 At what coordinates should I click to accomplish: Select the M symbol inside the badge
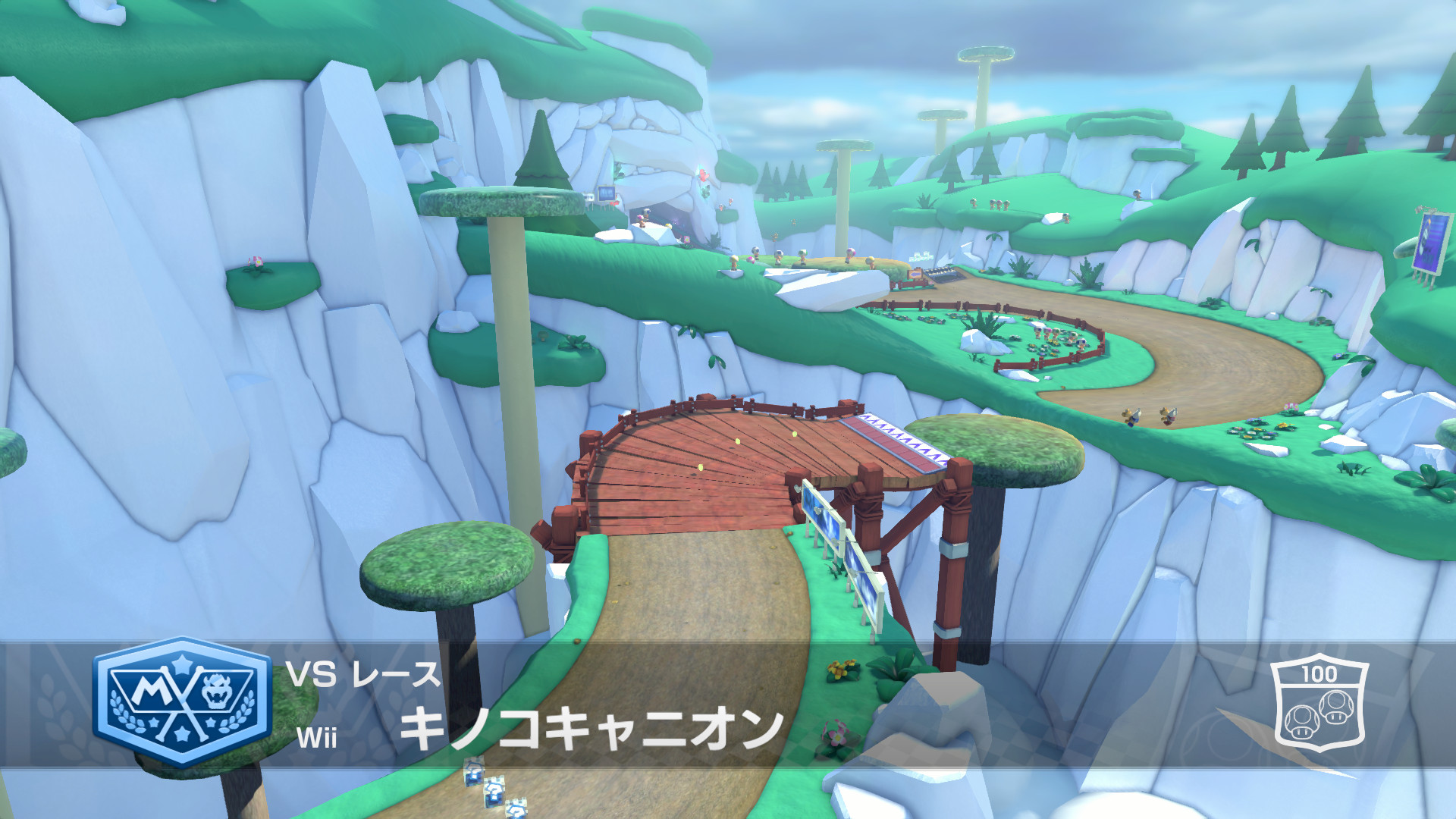pyautogui.click(x=152, y=689)
